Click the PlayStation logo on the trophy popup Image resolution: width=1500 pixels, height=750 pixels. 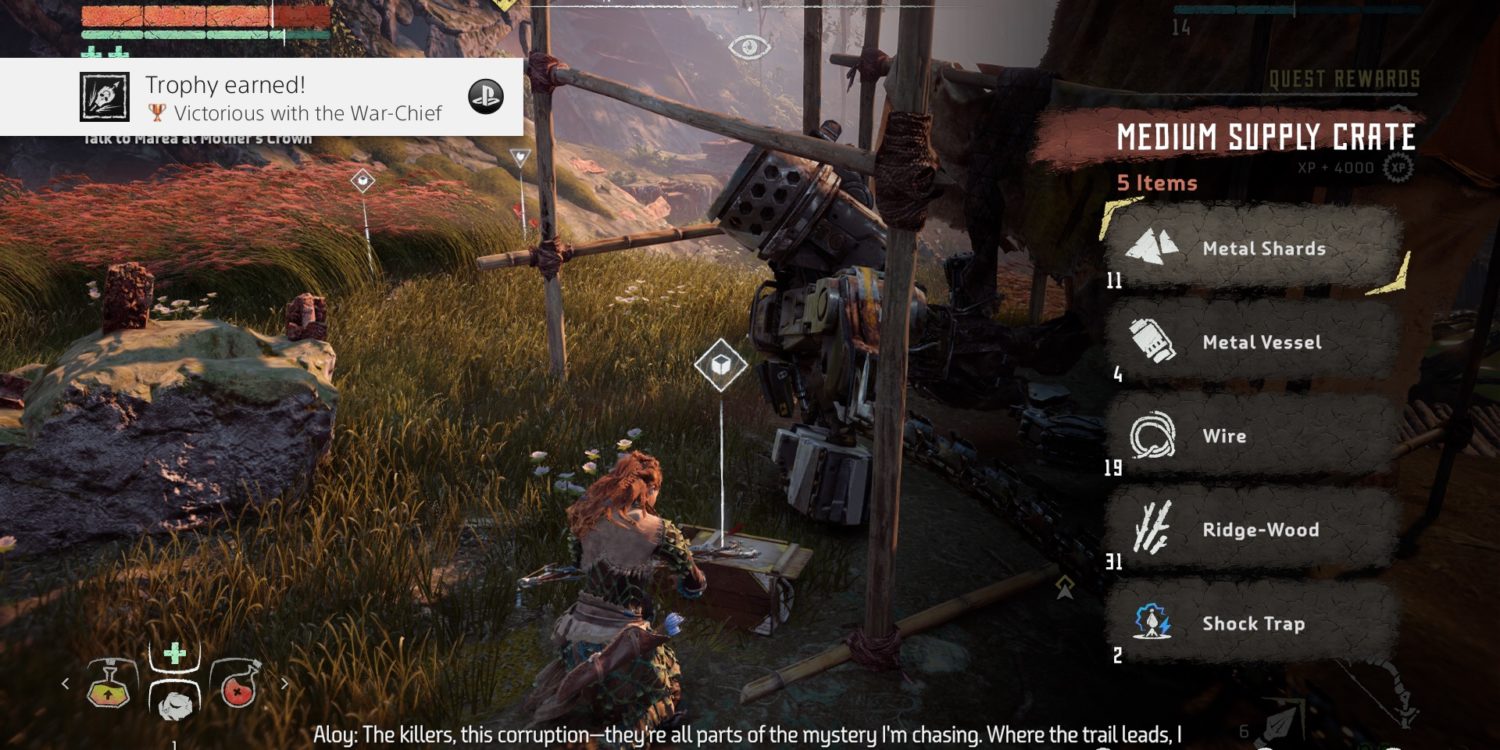tap(486, 97)
